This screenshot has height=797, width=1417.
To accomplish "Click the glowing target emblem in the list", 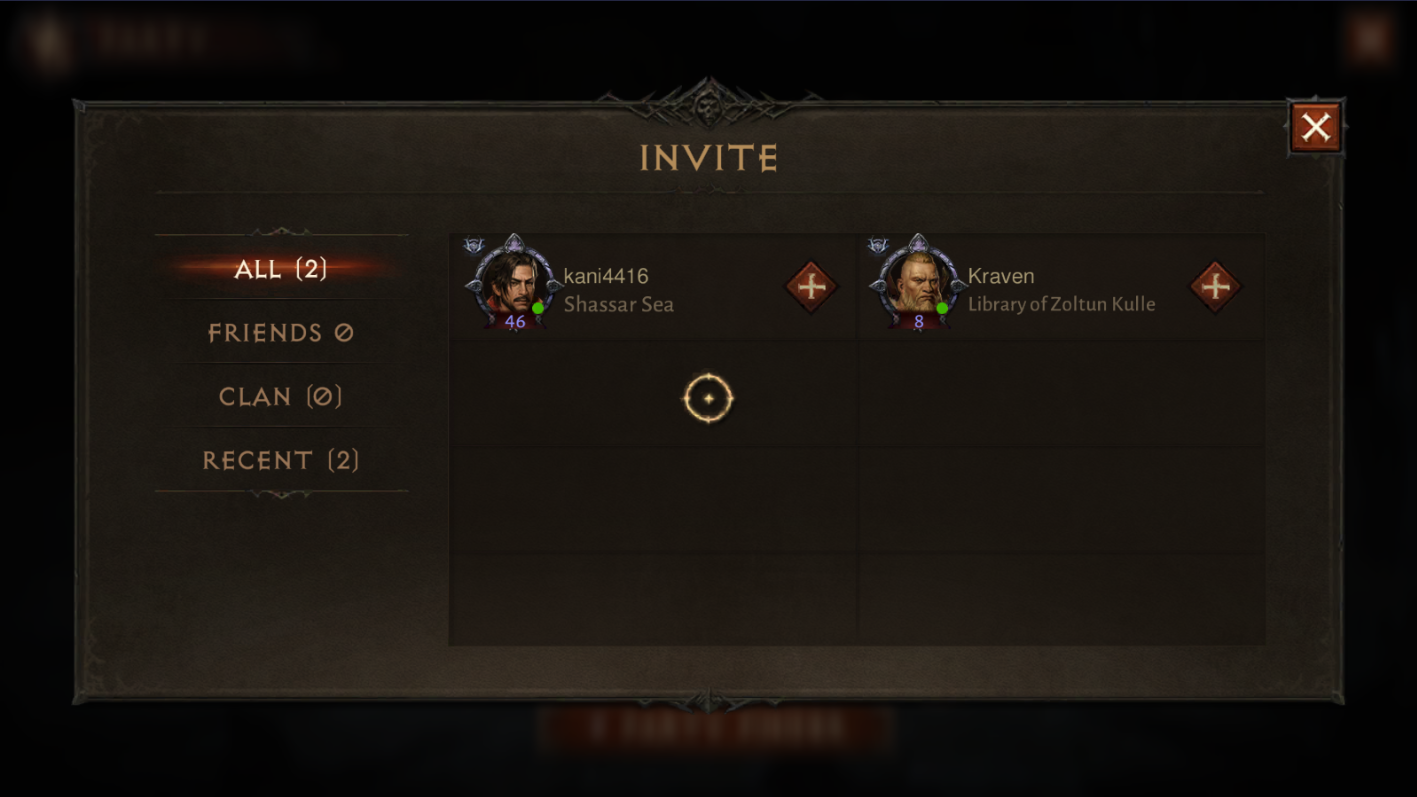I will pos(708,398).
